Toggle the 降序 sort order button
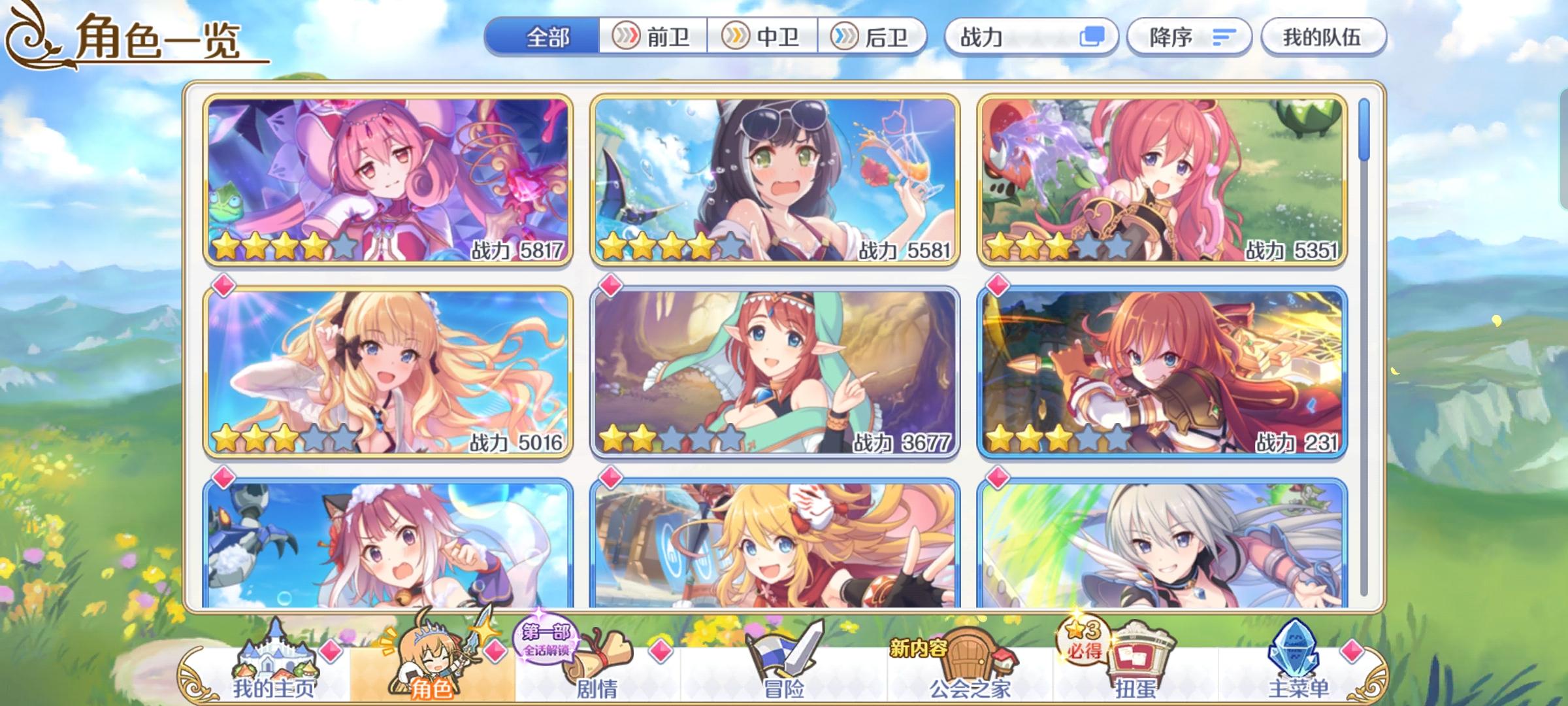The image size is (1568, 706). coord(1188,37)
